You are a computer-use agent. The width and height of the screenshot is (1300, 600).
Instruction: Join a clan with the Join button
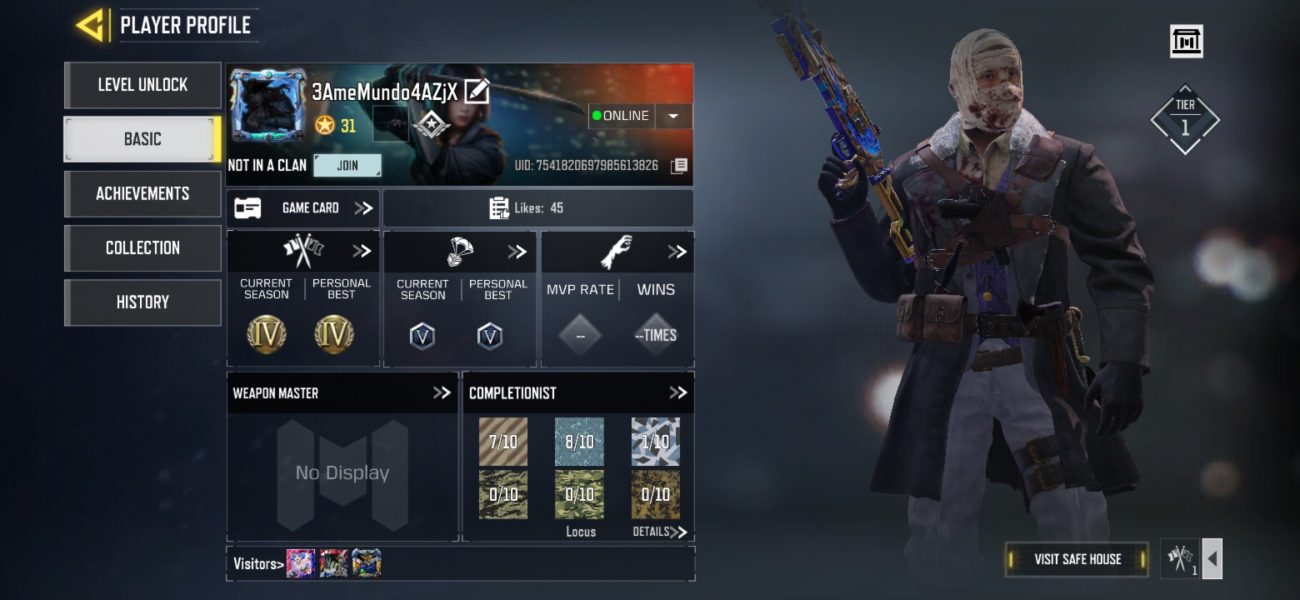347,166
